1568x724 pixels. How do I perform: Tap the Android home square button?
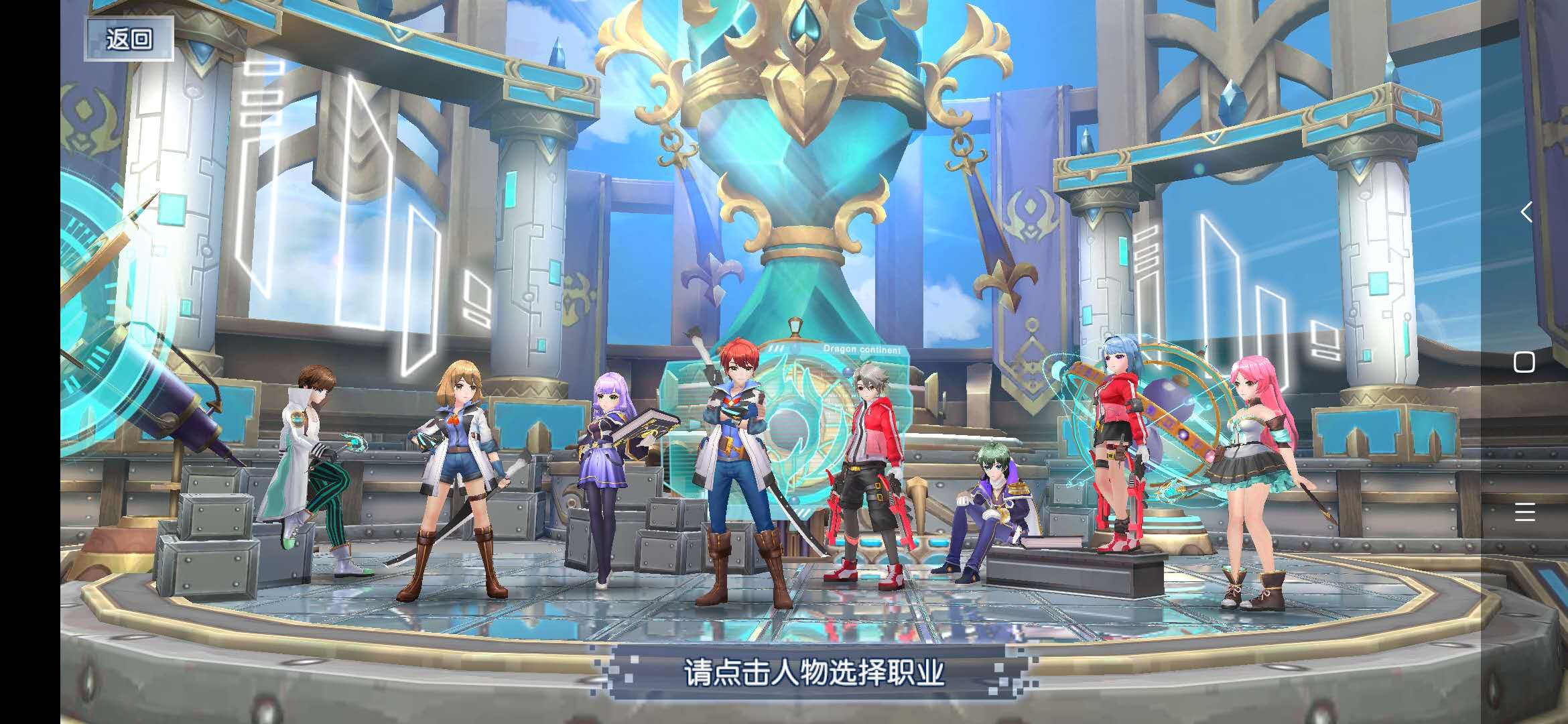click(x=1524, y=362)
